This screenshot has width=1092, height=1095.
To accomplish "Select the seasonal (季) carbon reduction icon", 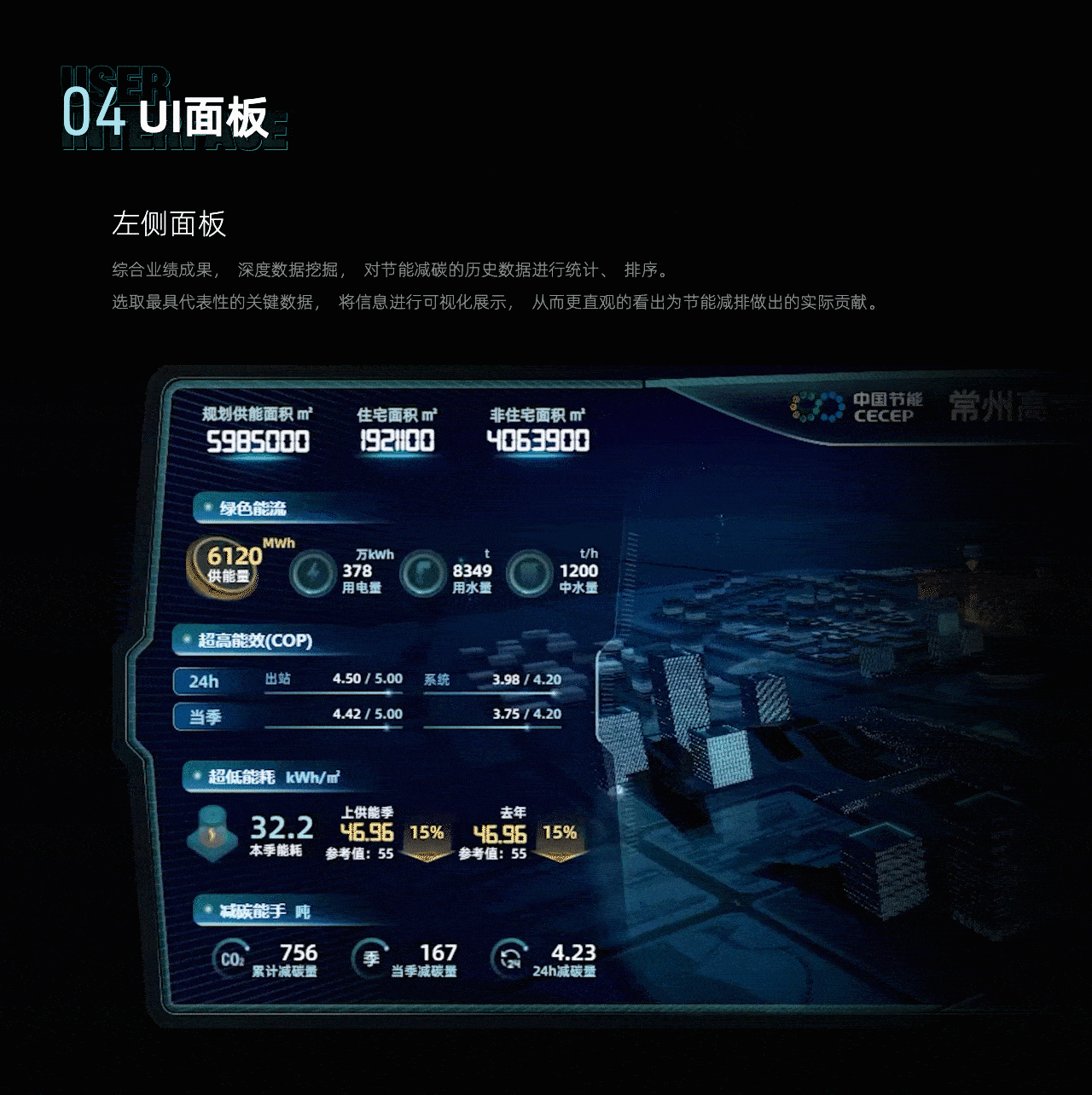I will pyautogui.click(x=369, y=958).
